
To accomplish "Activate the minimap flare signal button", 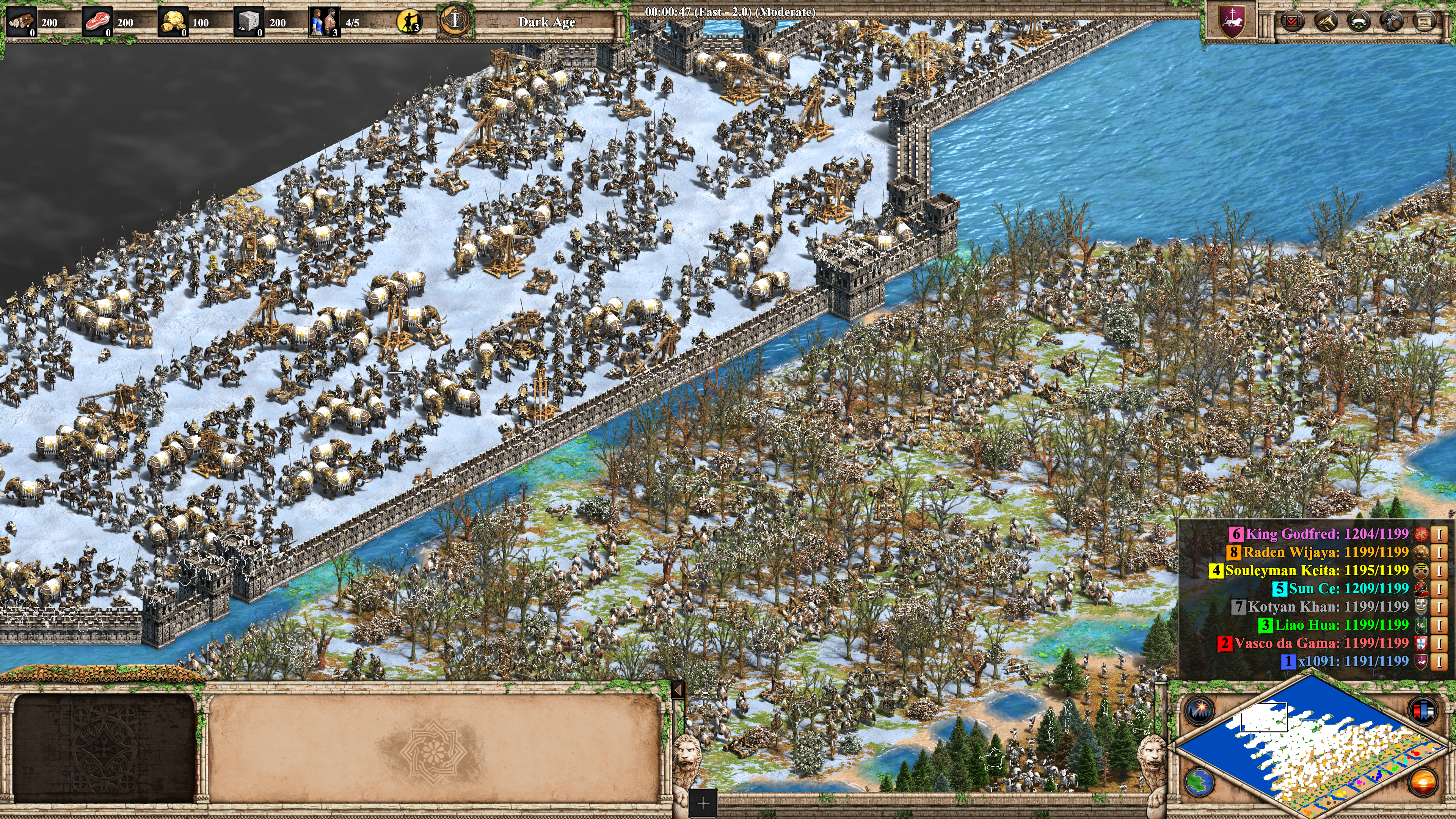I will tap(1199, 711).
